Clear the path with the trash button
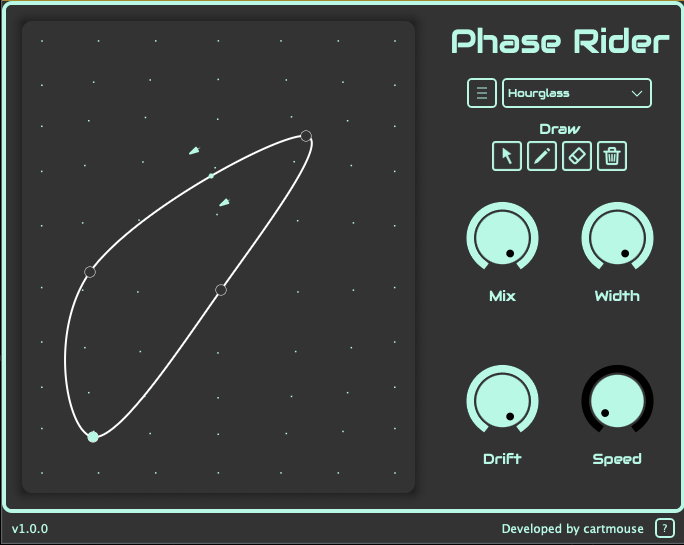 [612, 156]
